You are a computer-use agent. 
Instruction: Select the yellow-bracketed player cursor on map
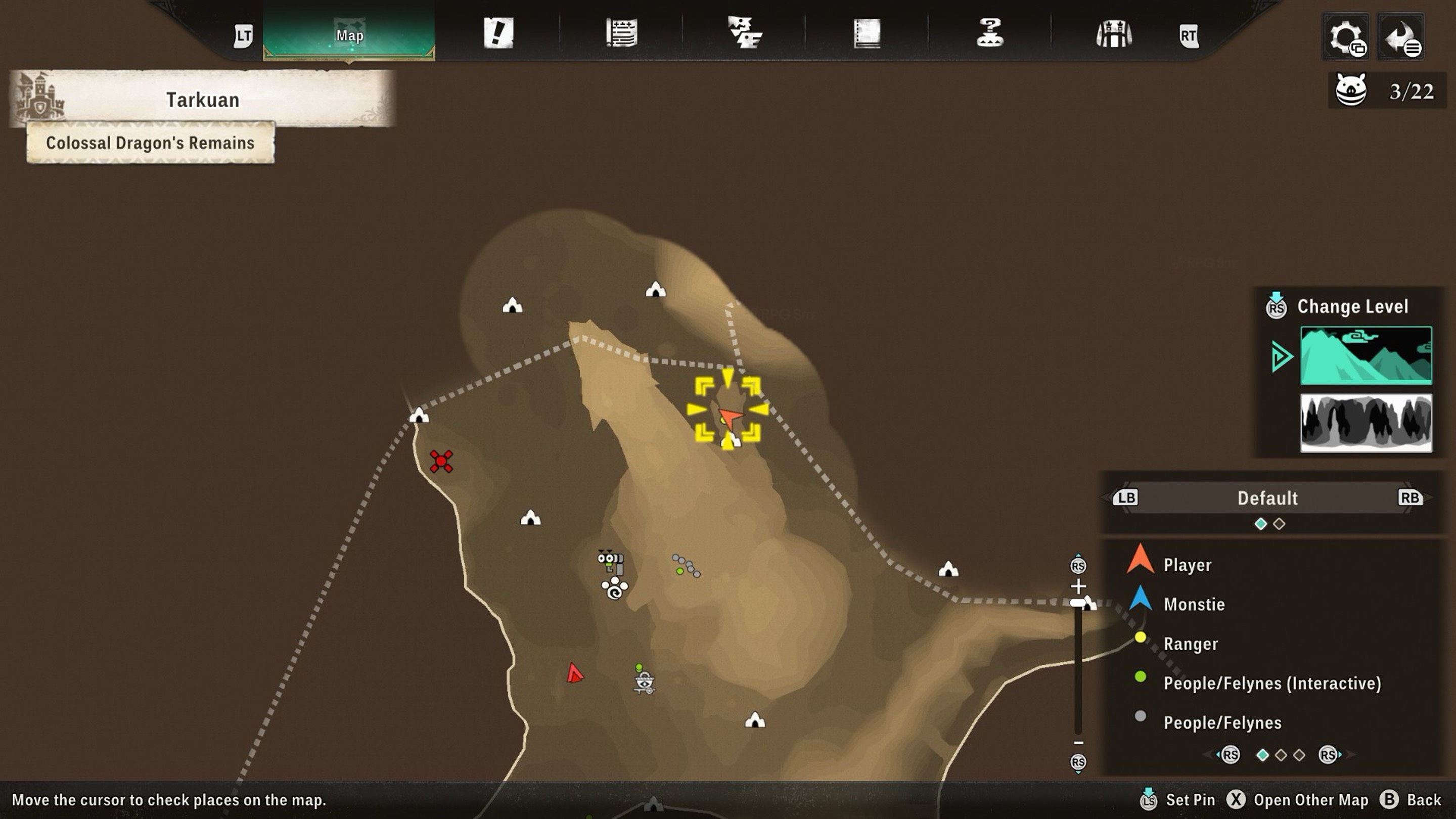coord(727,410)
